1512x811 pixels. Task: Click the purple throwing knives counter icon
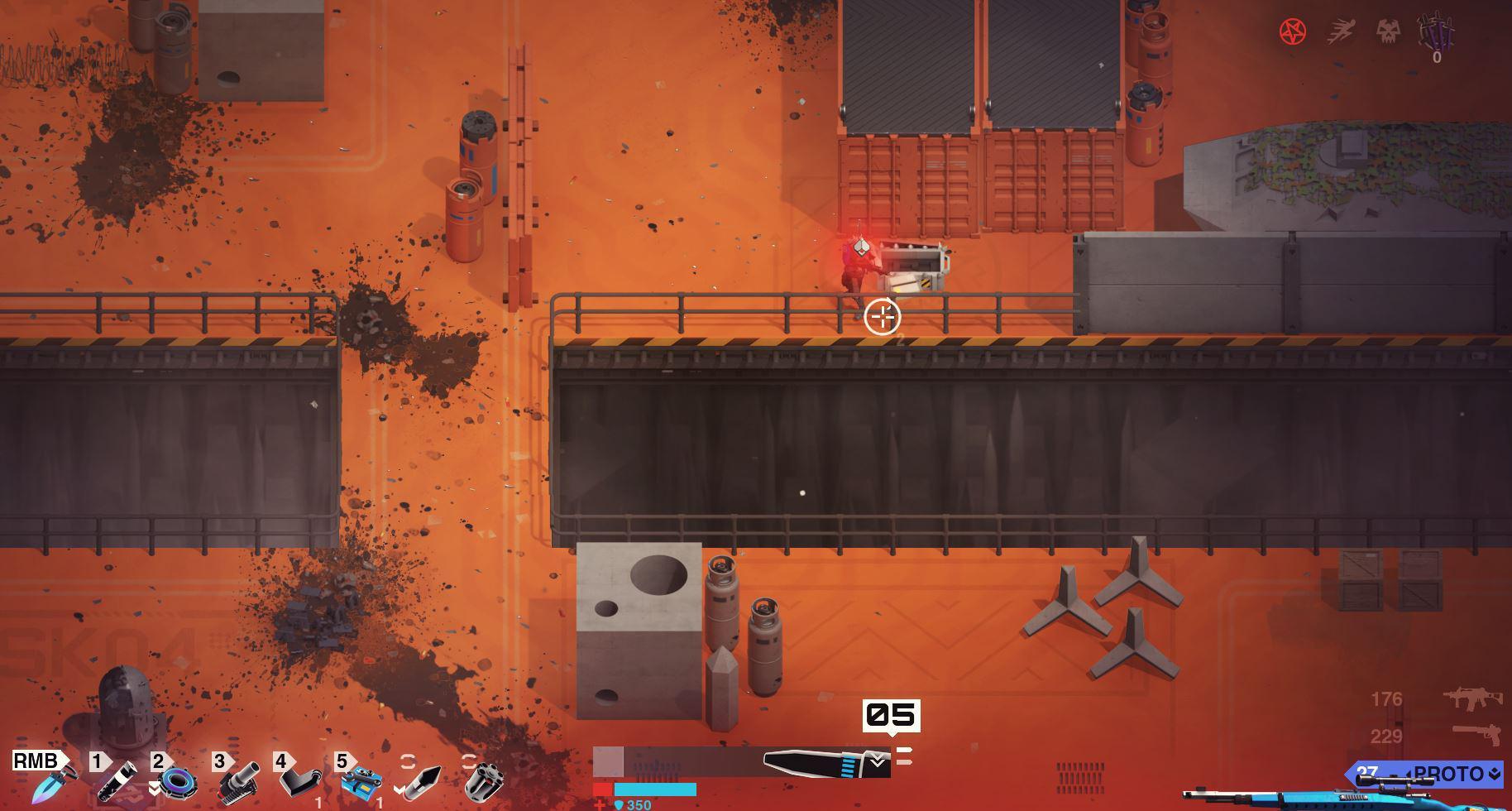(x=1435, y=34)
